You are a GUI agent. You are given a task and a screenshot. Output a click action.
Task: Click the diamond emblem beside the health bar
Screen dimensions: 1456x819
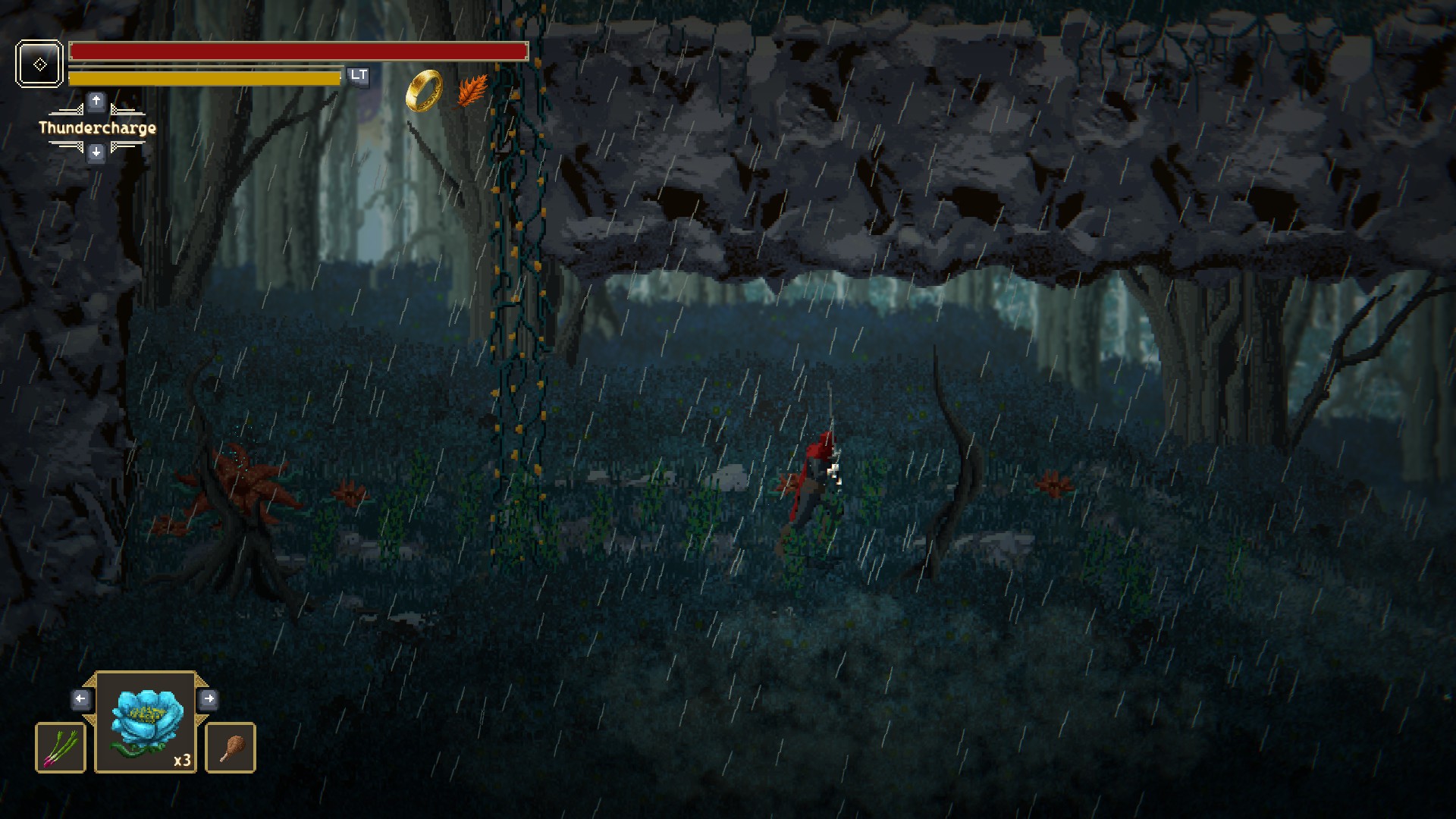39,64
